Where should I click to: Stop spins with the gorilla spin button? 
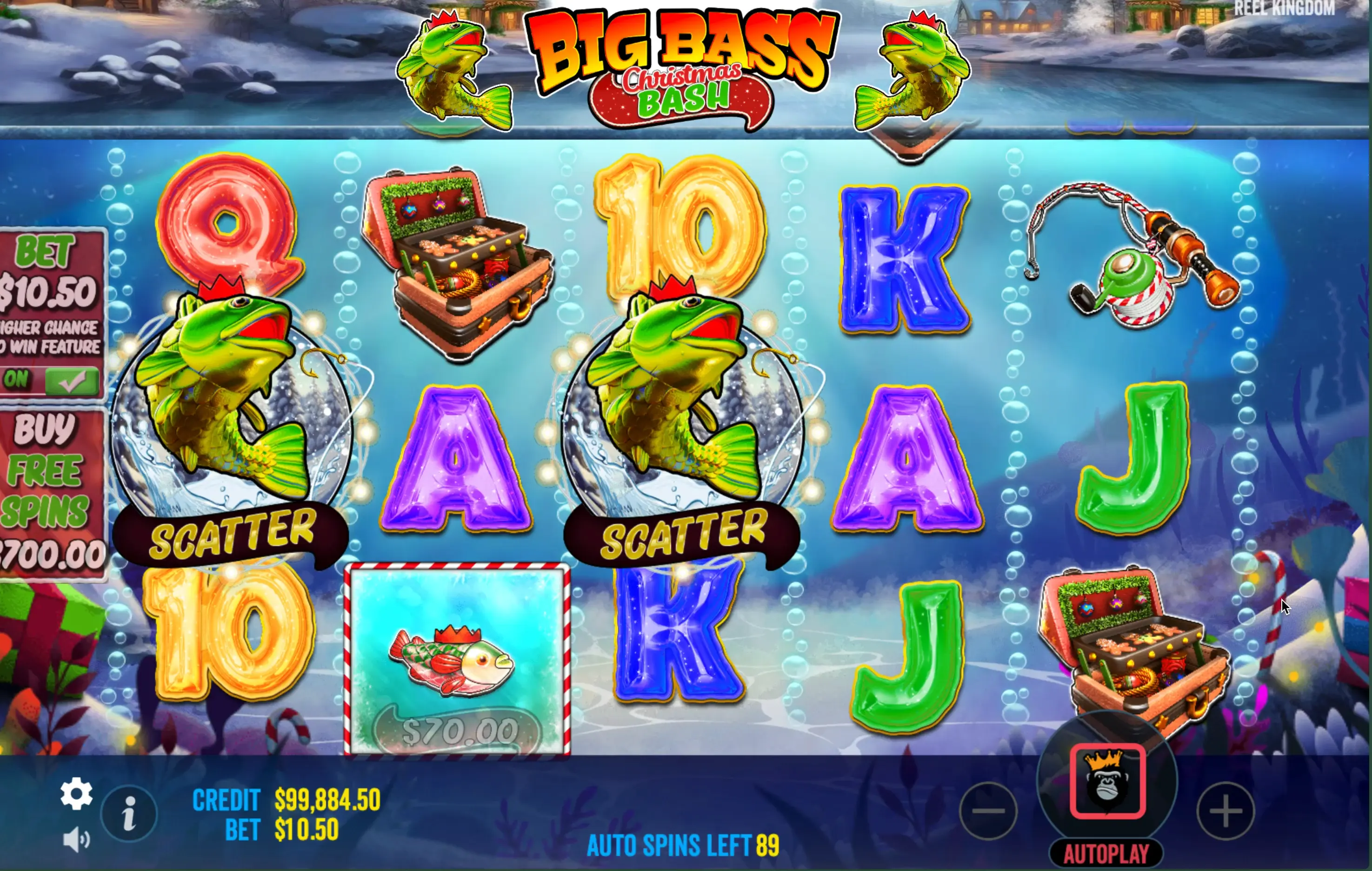coord(1107,782)
